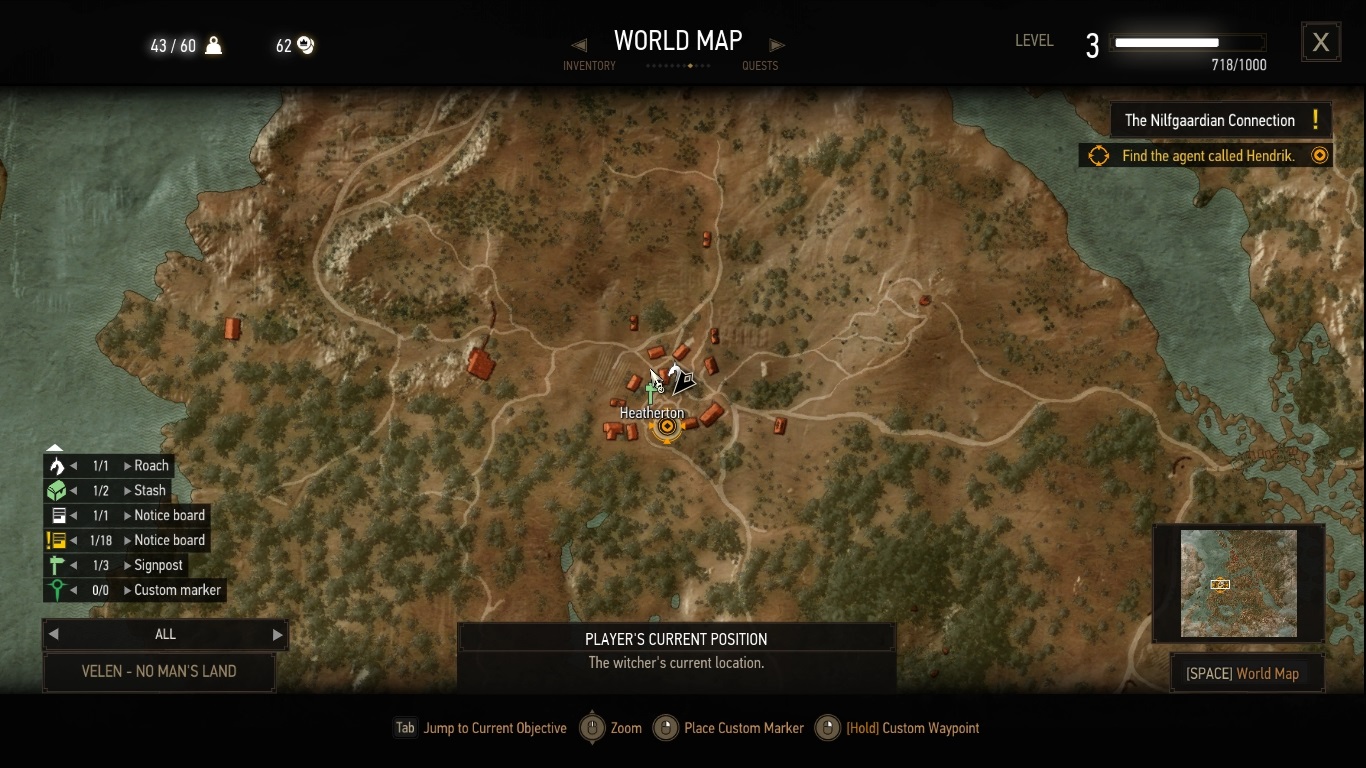Choose the Signpost legend entry
Image resolution: width=1366 pixels, height=768 pixels.
coord(158,565)
